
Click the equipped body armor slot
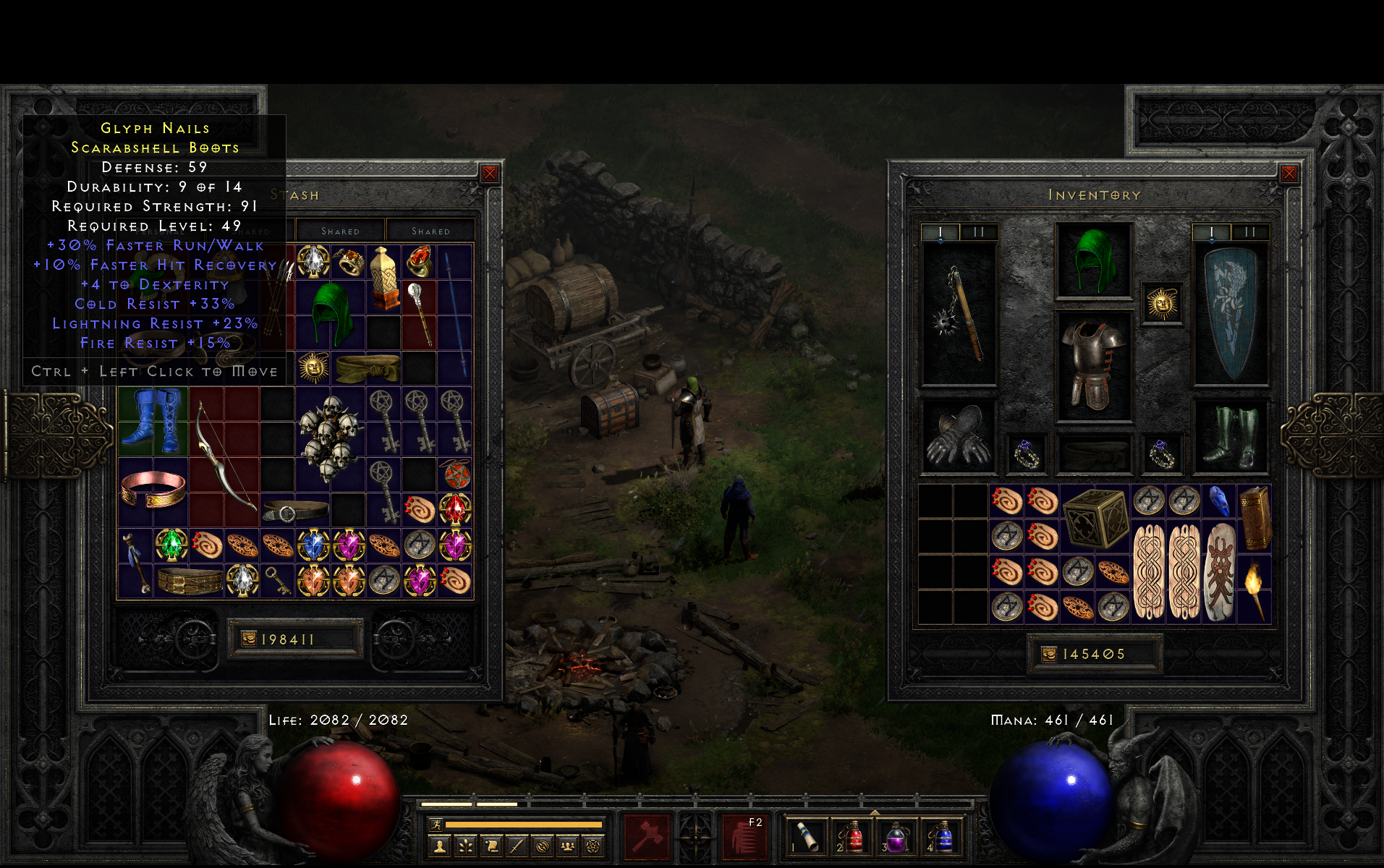(x=1093, y=366)
